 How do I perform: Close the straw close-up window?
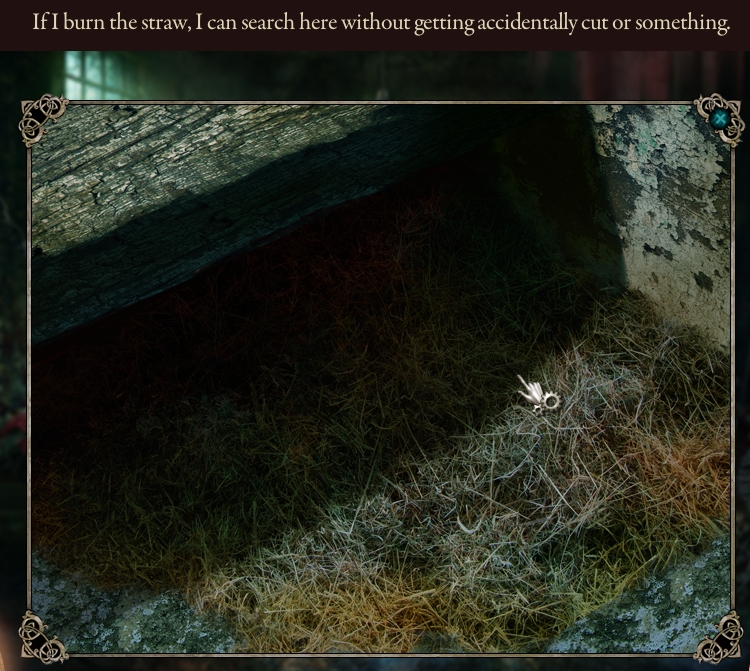tap(720, 119)
